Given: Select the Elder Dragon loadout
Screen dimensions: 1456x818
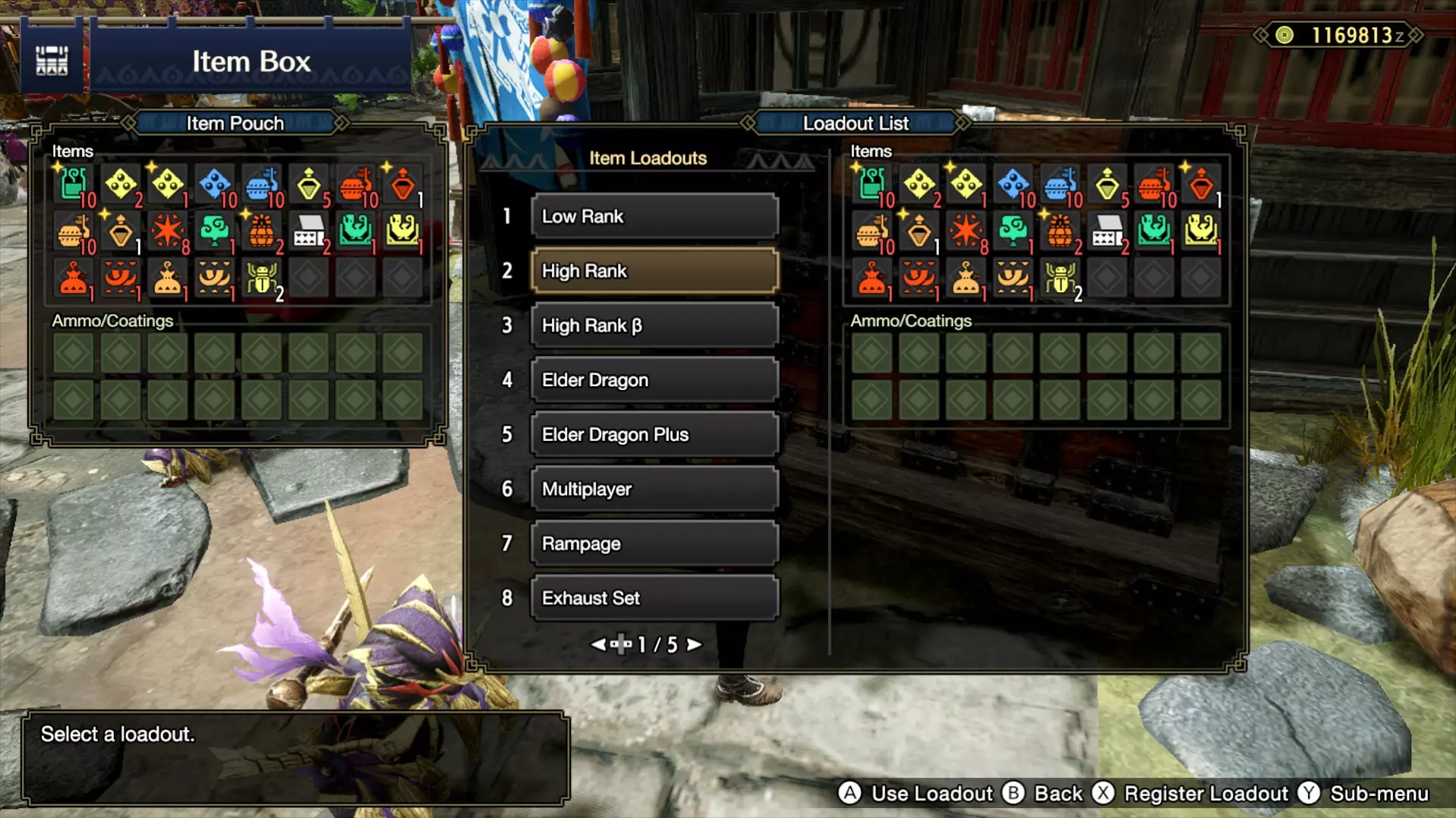Looking at the screenshot, I should pos(654,380).
